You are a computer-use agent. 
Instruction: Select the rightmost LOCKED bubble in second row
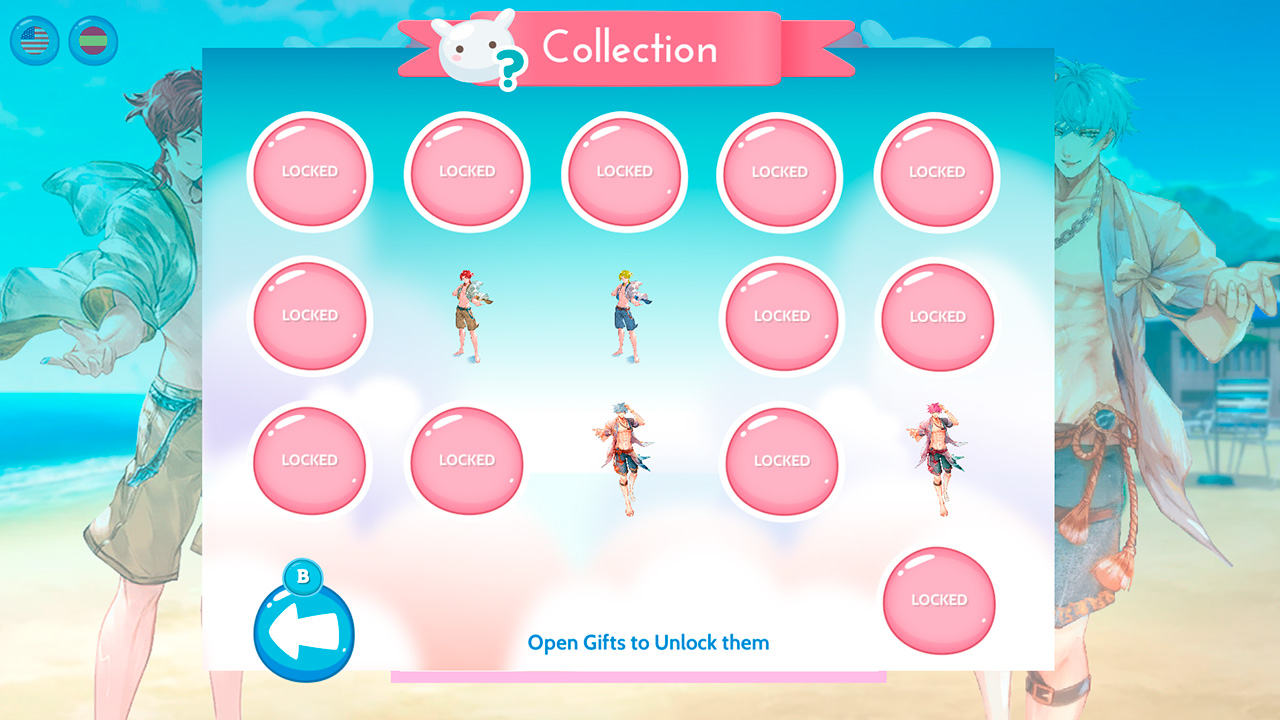tap(937, 317)
